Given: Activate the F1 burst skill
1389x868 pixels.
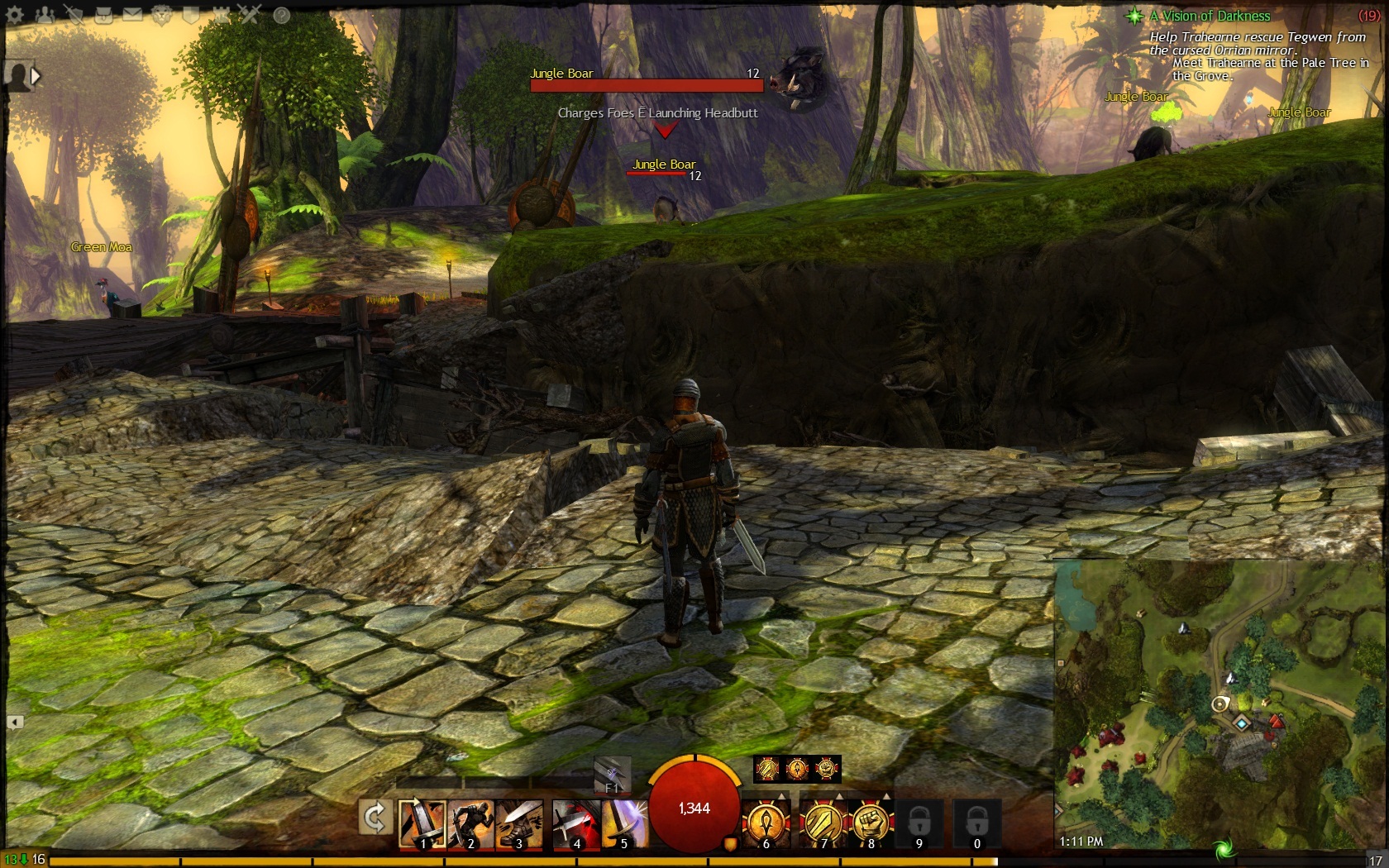Looking at the screenshot, I should point(613,775).
